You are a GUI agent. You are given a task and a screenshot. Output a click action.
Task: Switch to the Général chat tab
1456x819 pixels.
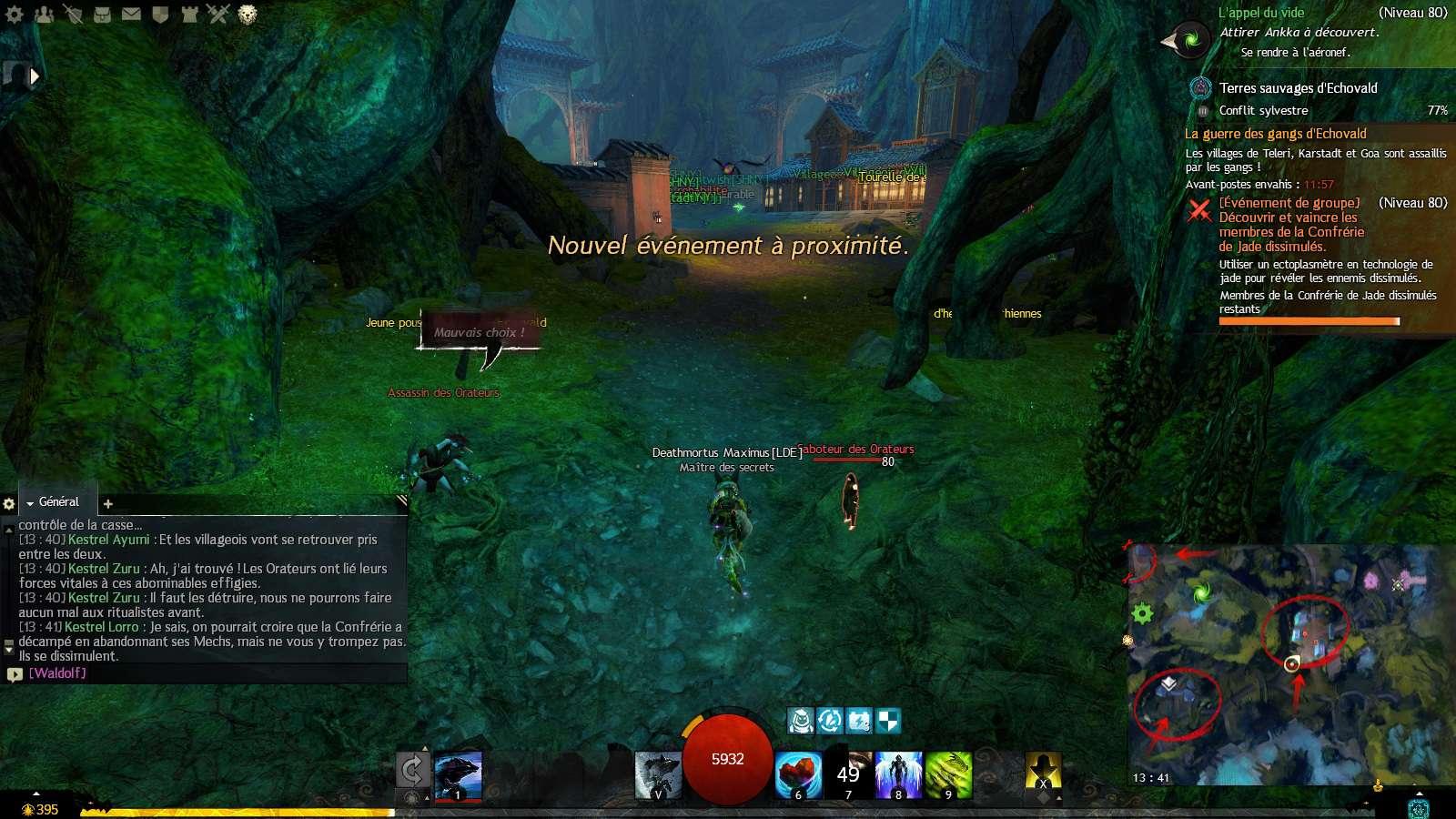click(x=60, y=501)
